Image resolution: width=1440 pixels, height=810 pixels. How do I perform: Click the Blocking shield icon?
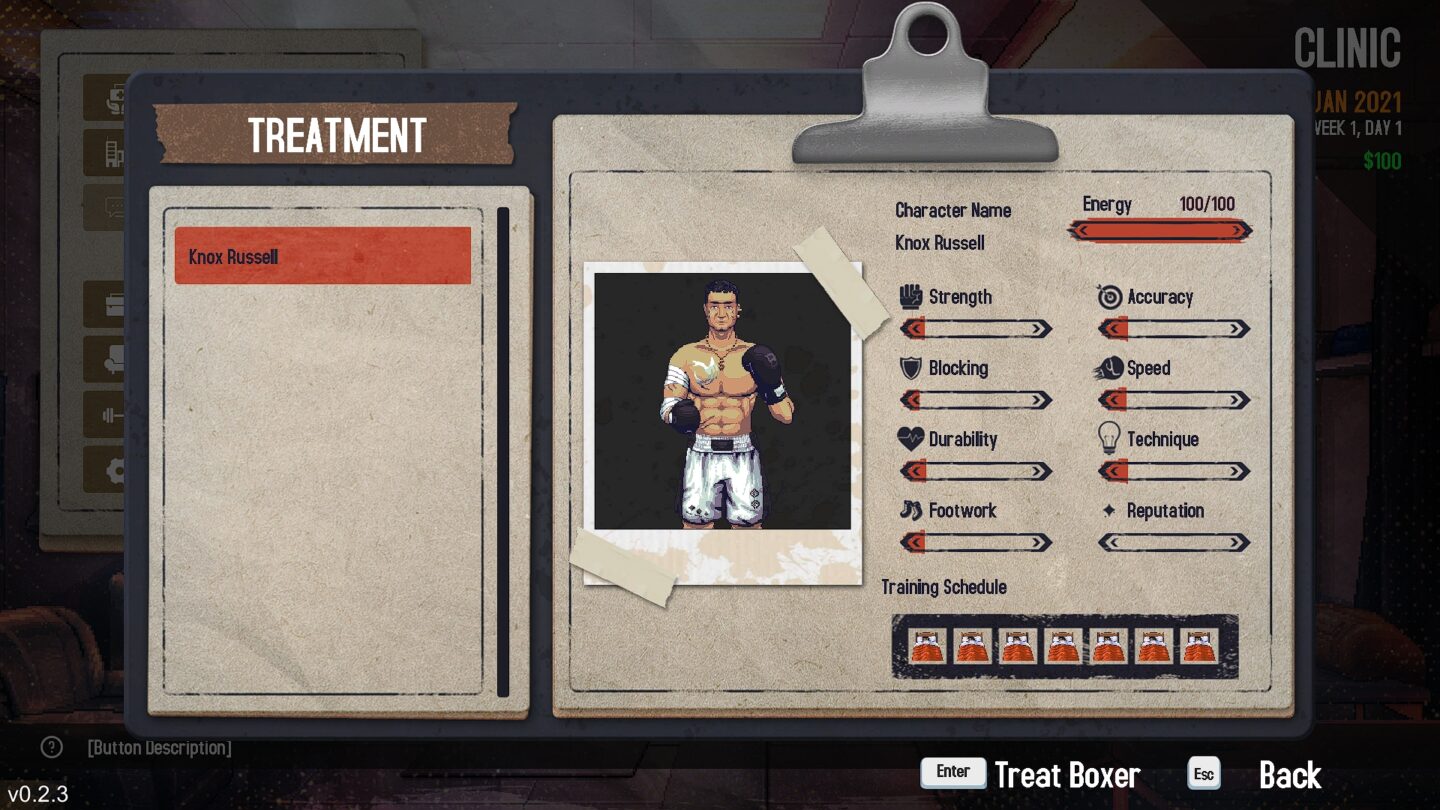click(x=911, y=368)
